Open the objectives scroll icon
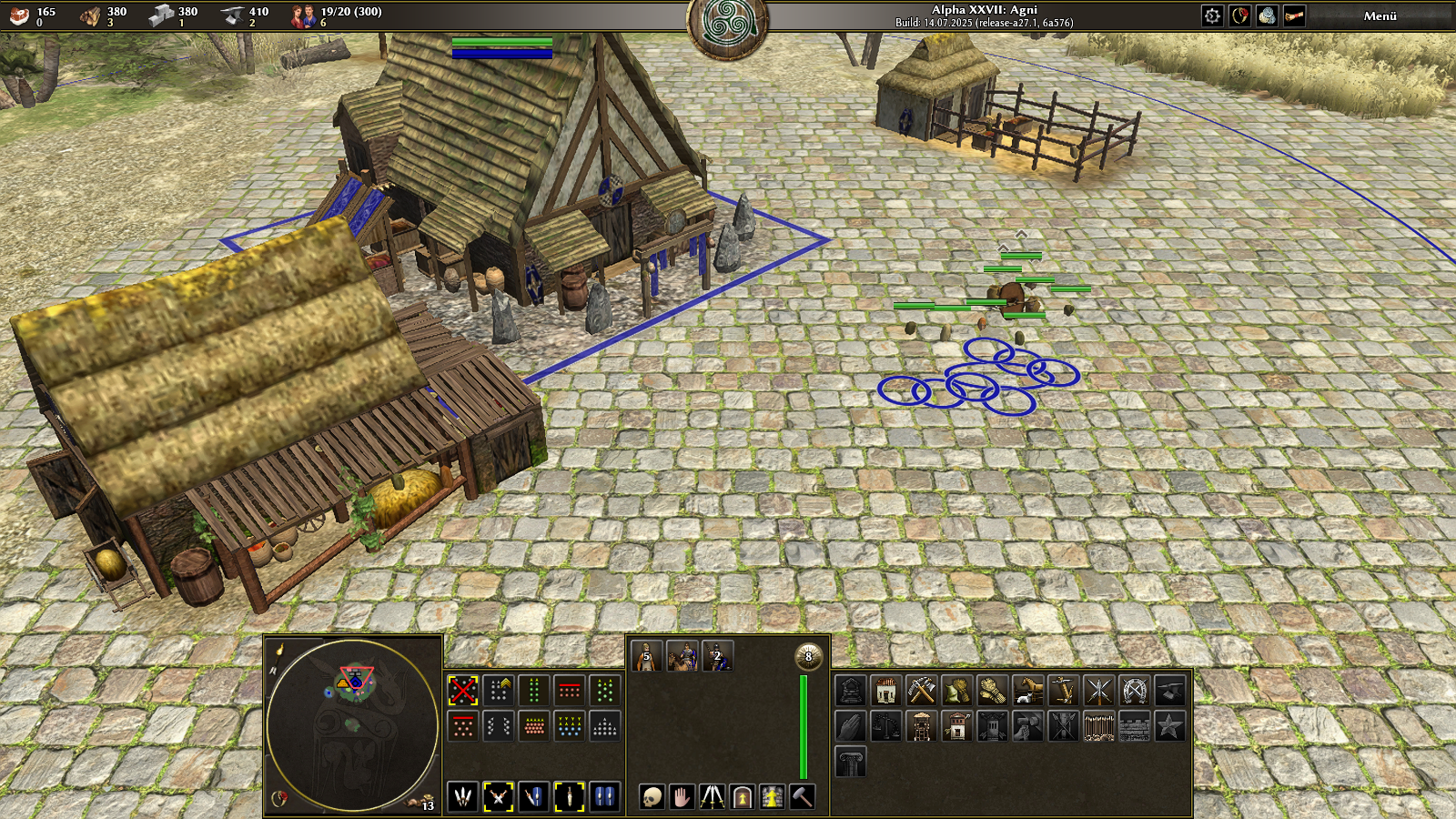Screen dimensions: 1456x819 click(1294, 15)
